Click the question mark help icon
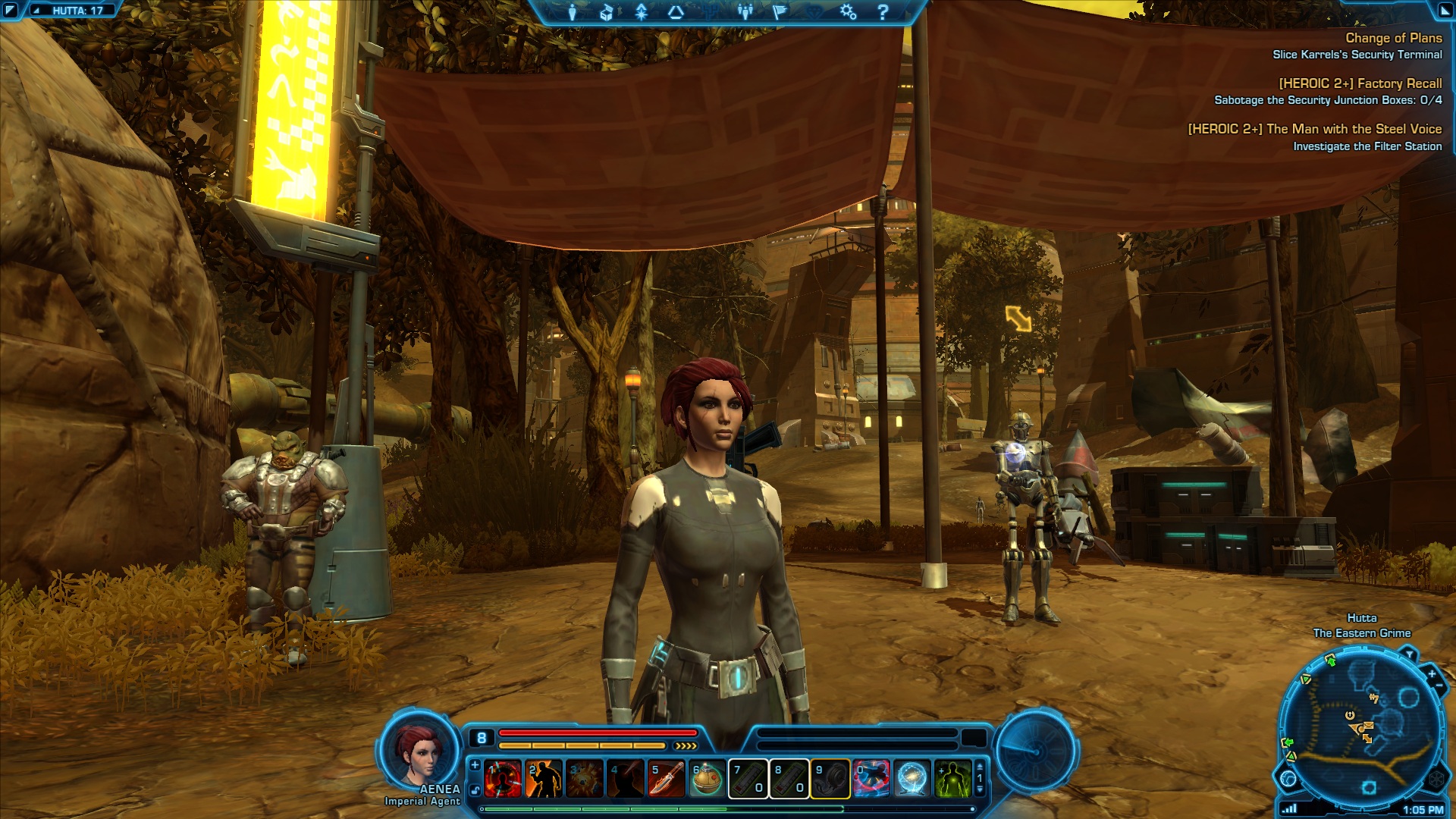This screenshot has height=819, width=1456. (x=883, y=12)
